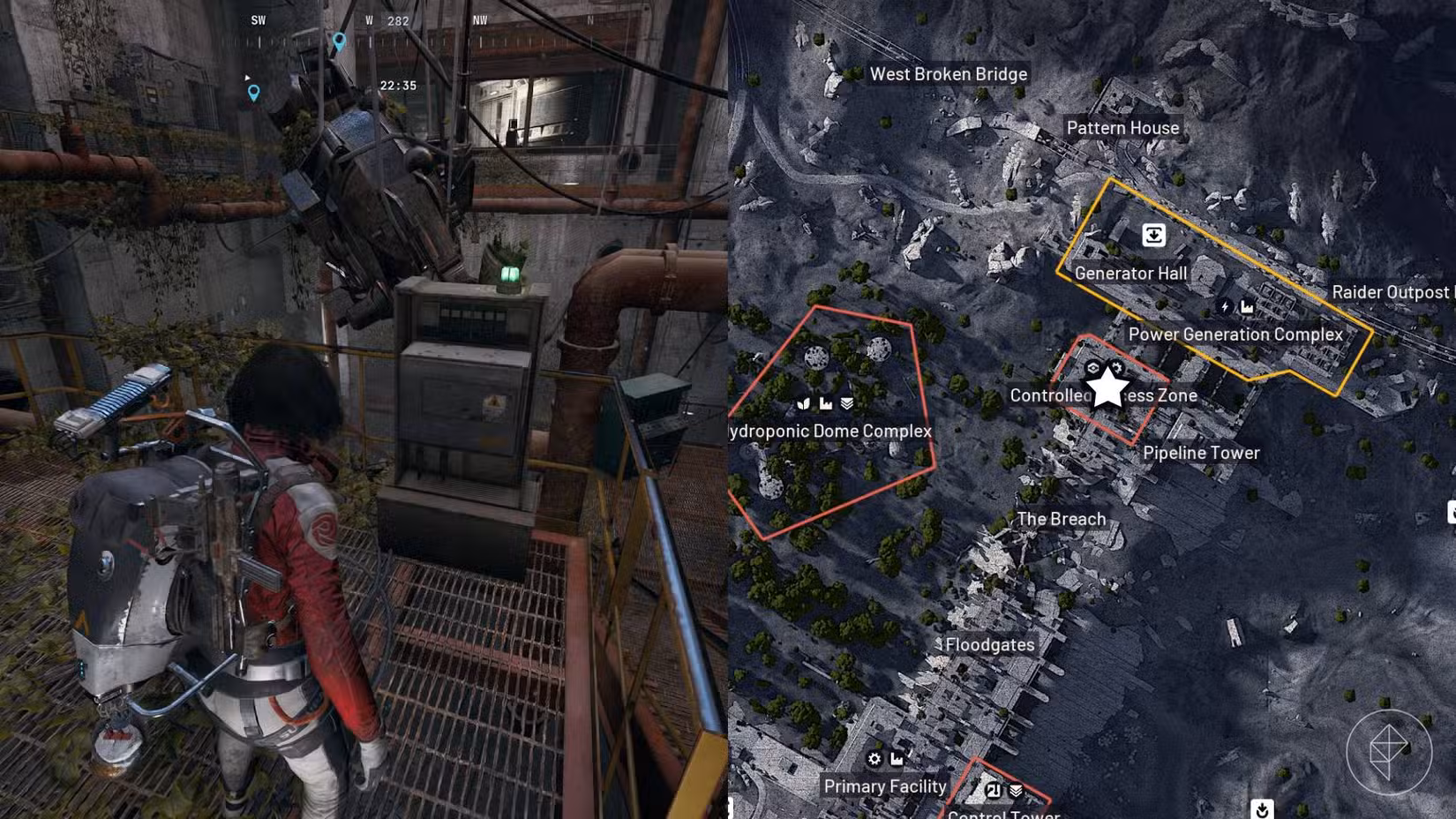
Task: Select the Hydroponic Dome Complex label
Action: (829, 431)
